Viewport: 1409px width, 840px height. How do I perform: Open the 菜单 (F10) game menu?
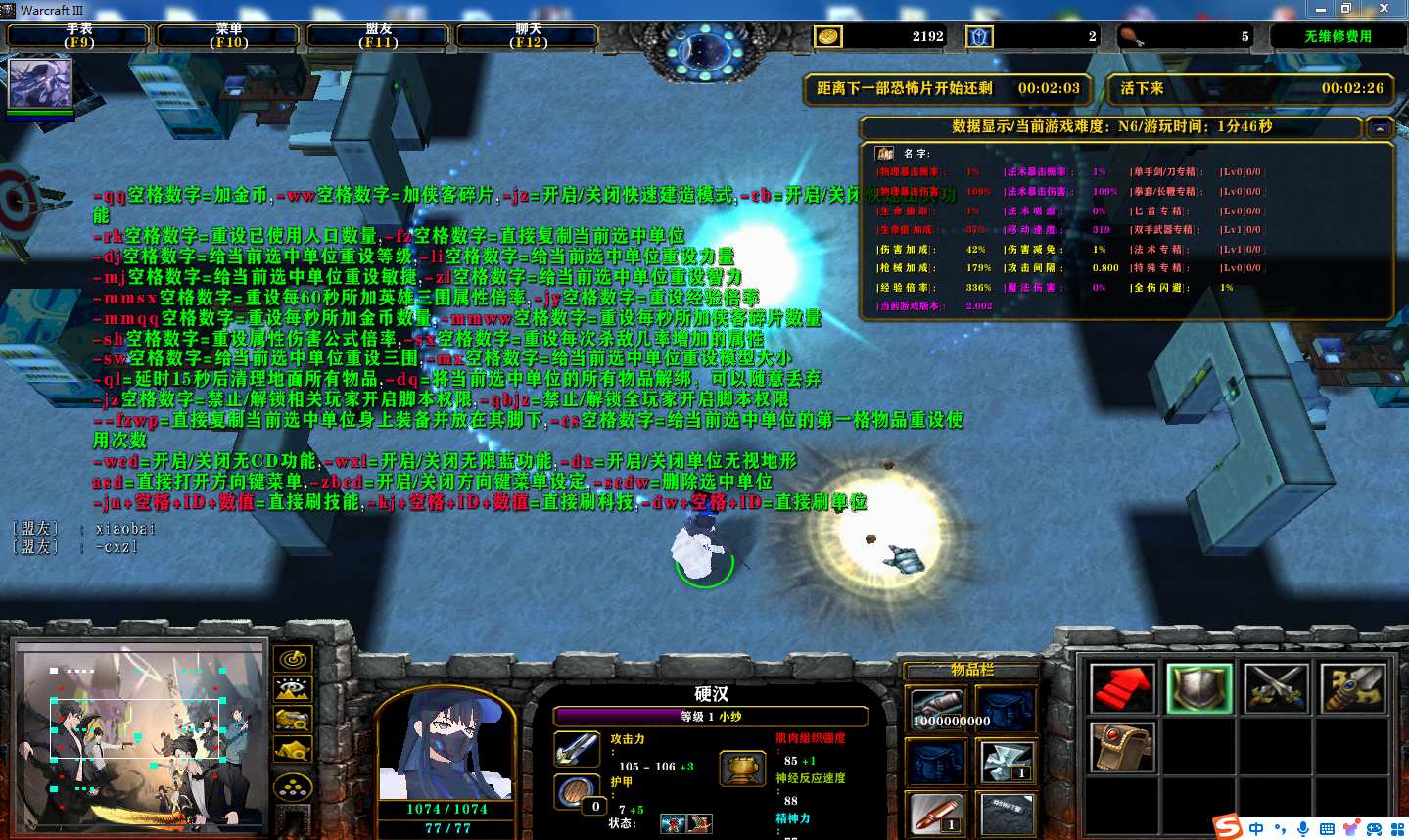(229, 36)
